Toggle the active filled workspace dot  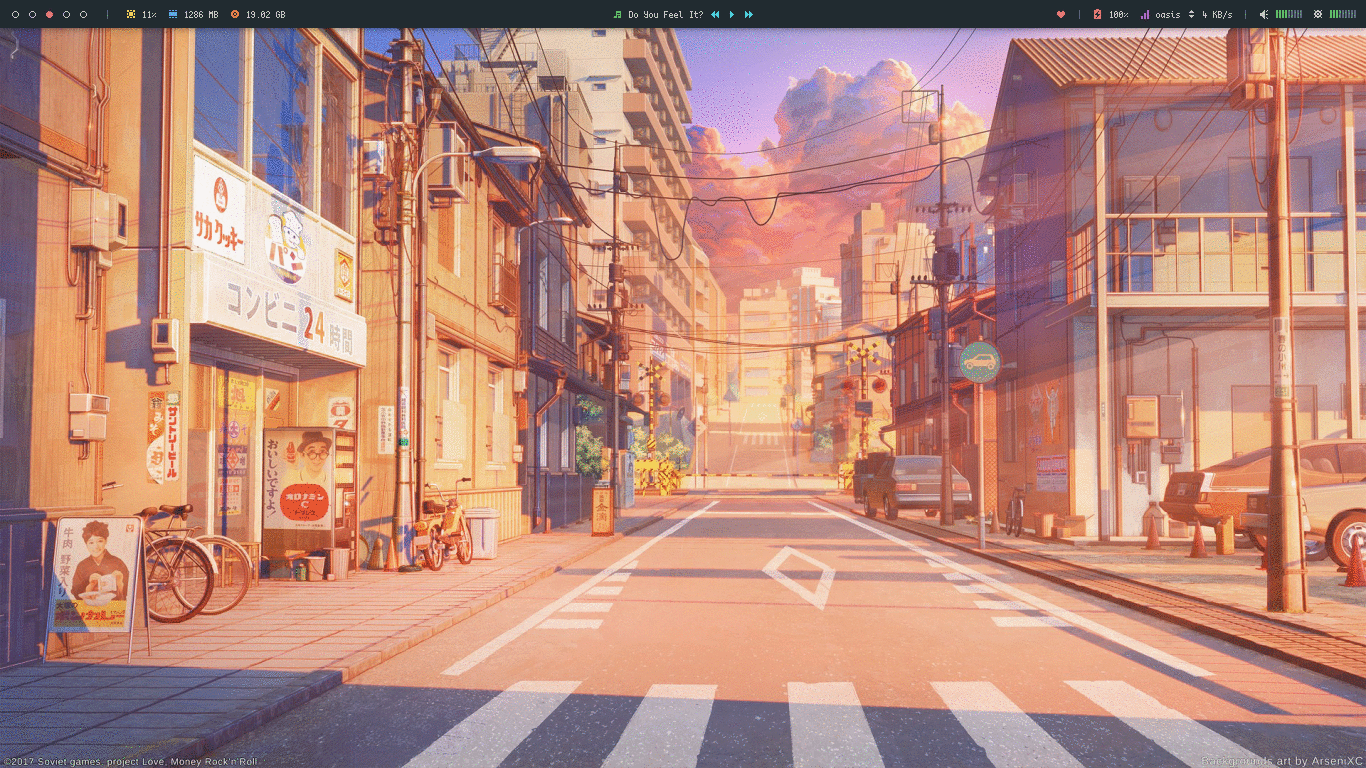(x=50, y=13)
